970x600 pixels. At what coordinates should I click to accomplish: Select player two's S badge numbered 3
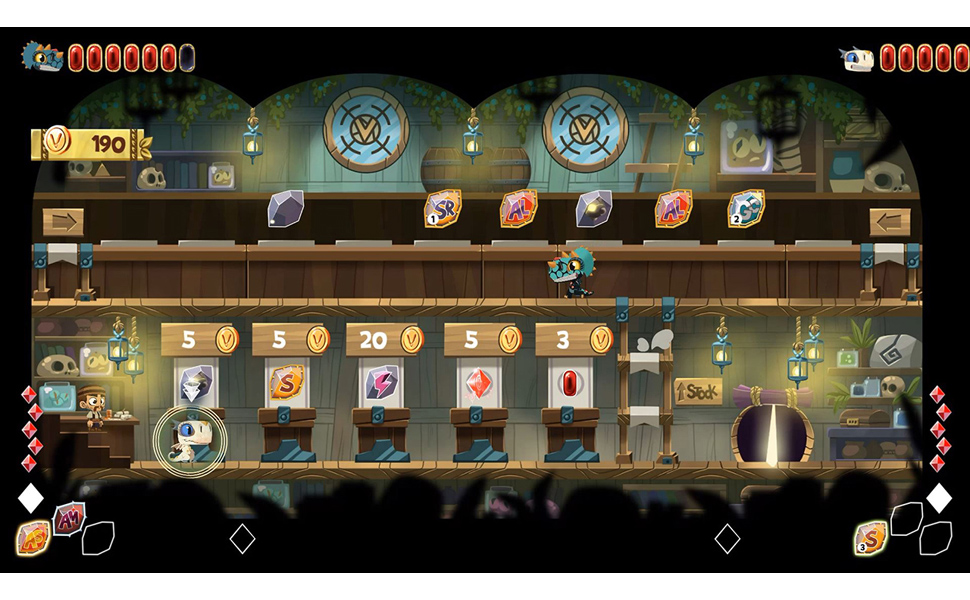click(870, 538)
